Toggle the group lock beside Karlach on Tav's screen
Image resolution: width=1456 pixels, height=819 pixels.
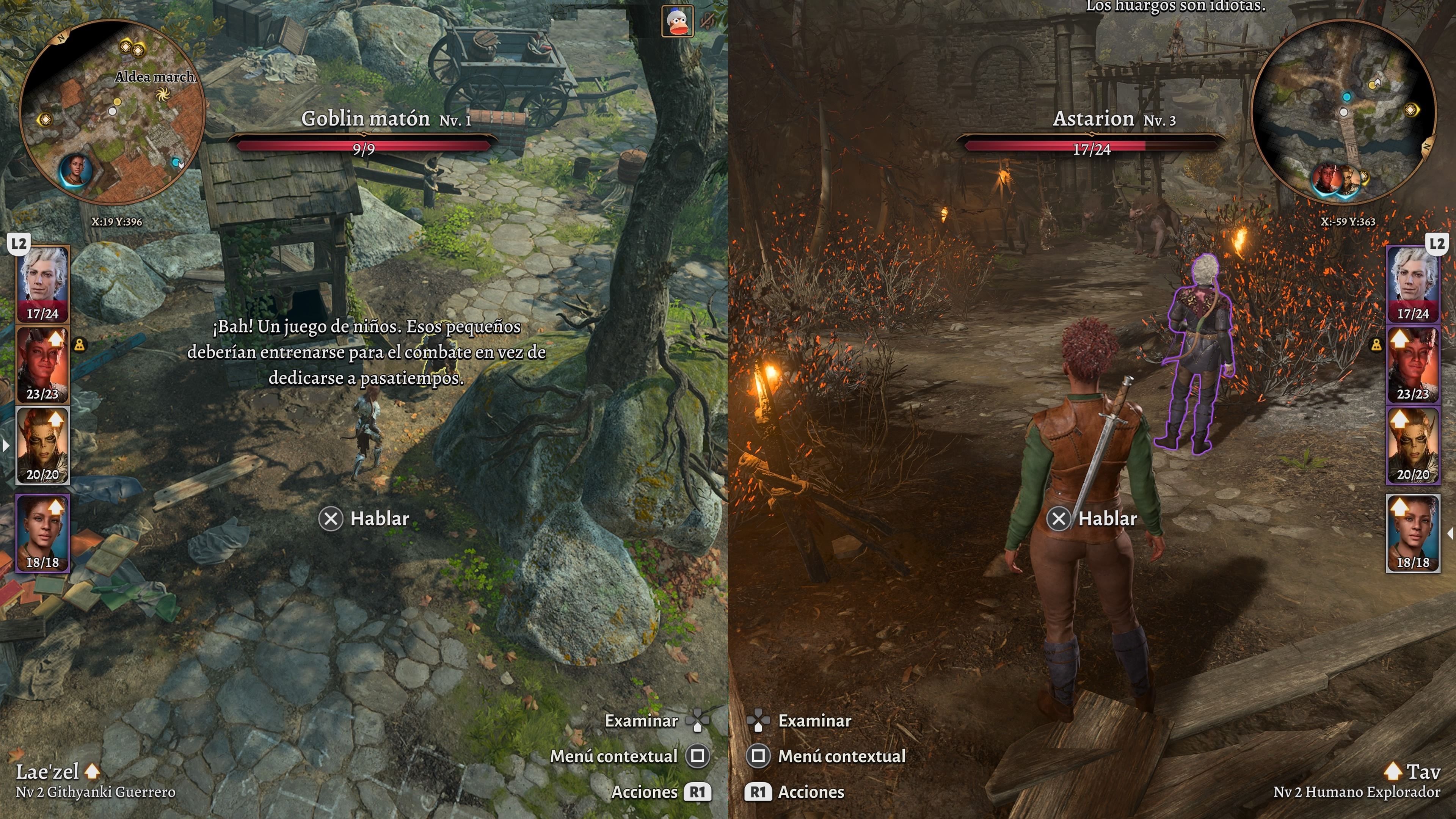click(x=1376, y=344)
